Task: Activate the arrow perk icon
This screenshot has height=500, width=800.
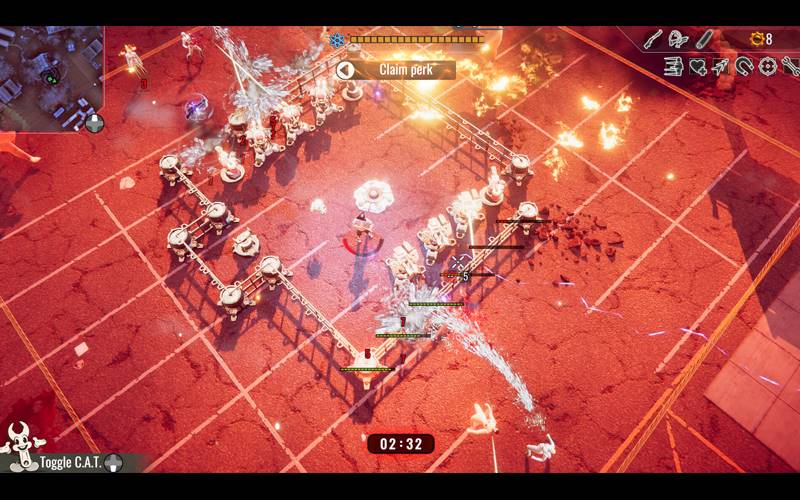Action: tap(720, 67)
